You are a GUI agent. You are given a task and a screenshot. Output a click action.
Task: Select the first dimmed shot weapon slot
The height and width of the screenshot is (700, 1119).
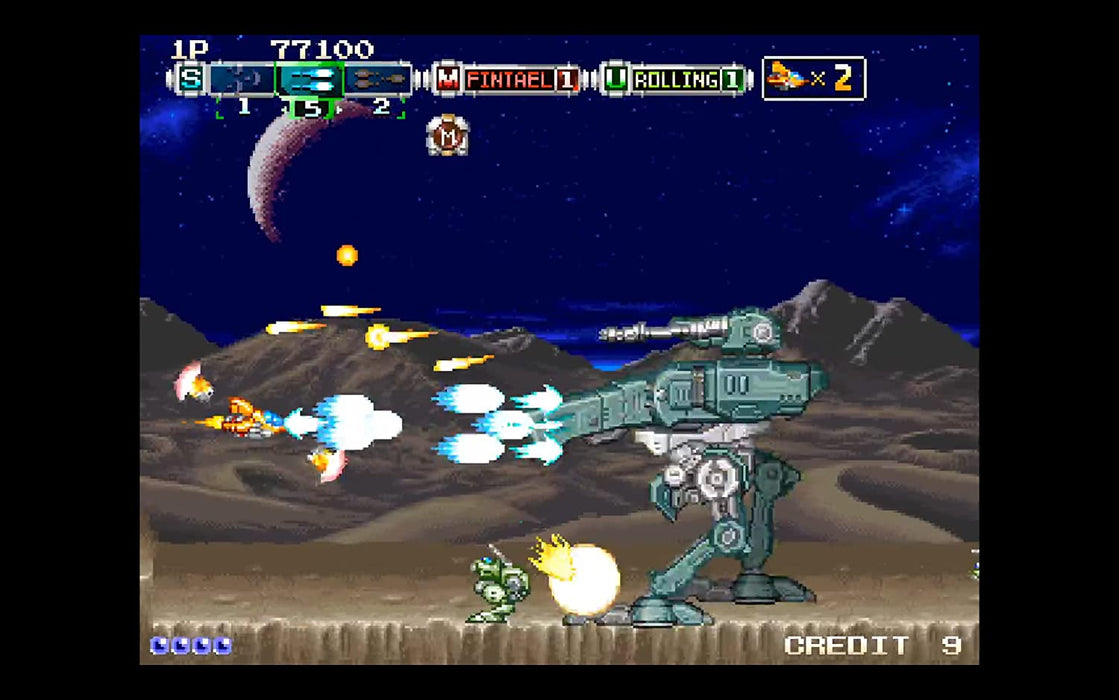click(241, 79)
